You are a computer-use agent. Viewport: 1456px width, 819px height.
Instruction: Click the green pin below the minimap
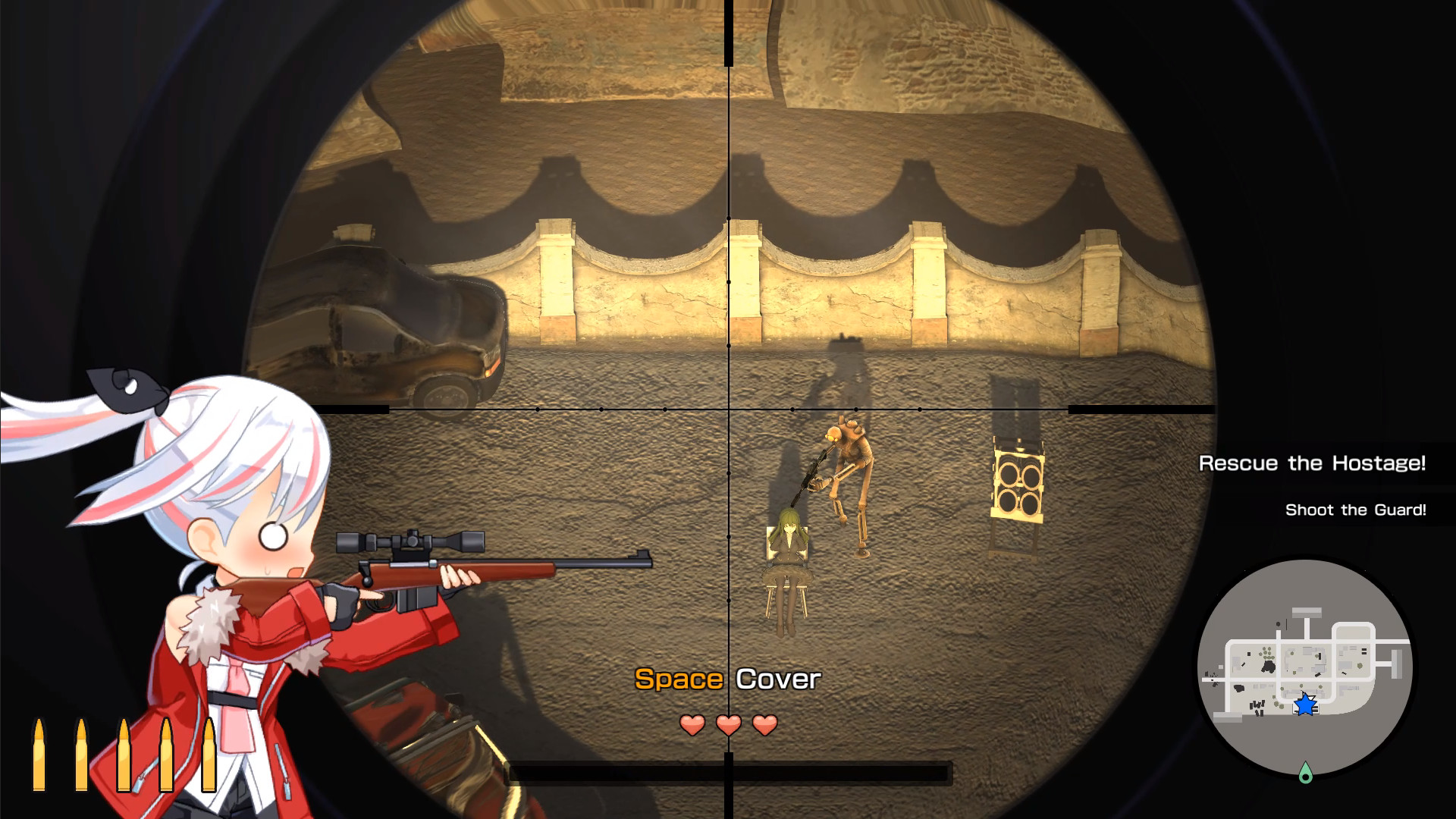click(x=1306, y=773)
